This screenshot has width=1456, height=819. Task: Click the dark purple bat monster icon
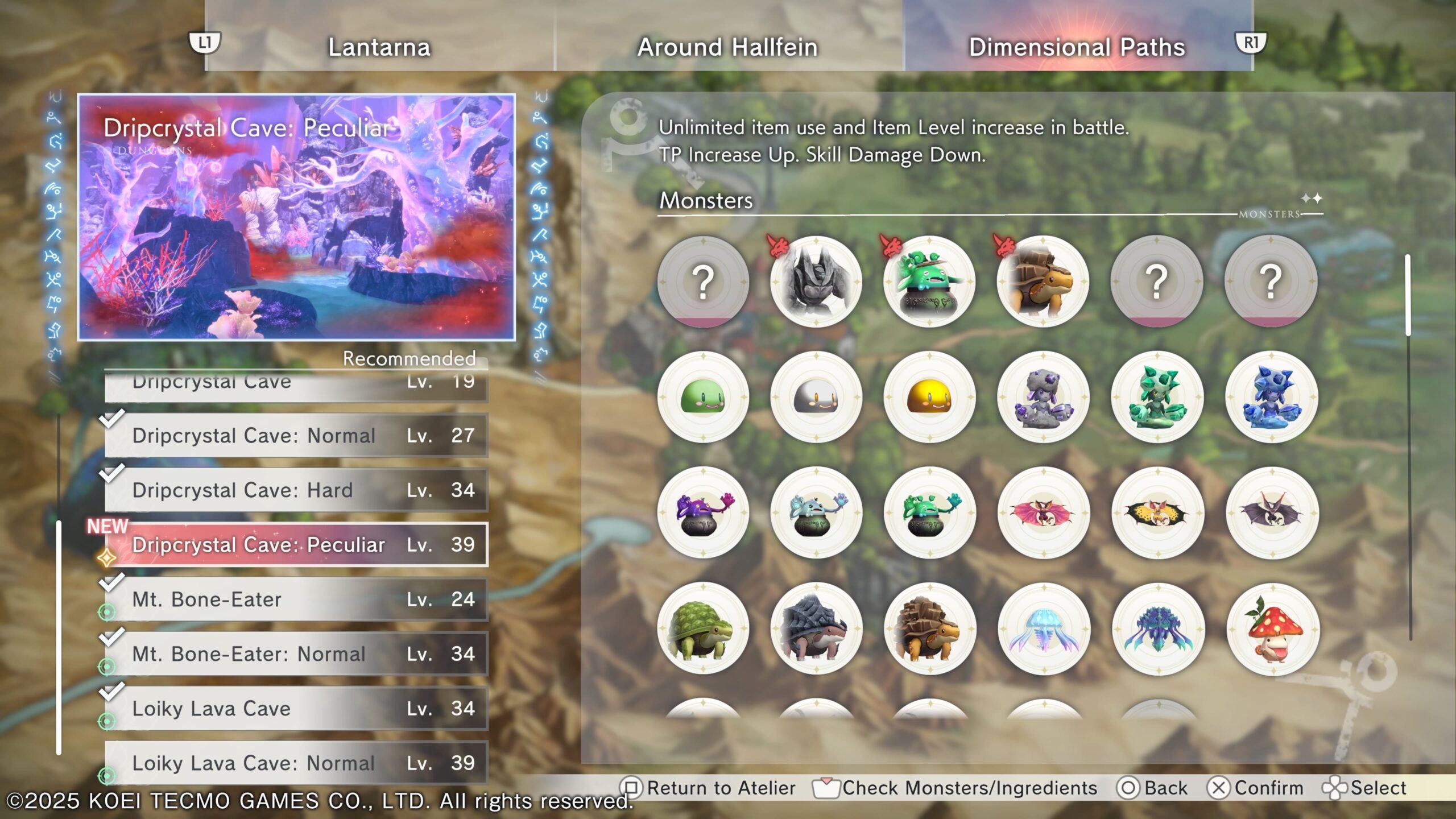click(x=1272, y=513)
